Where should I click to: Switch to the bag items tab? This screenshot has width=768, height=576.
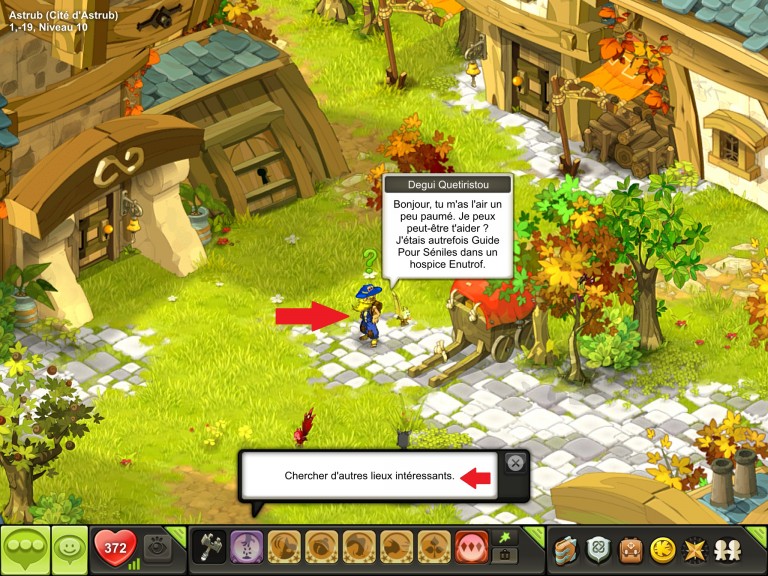pos(504,557)
